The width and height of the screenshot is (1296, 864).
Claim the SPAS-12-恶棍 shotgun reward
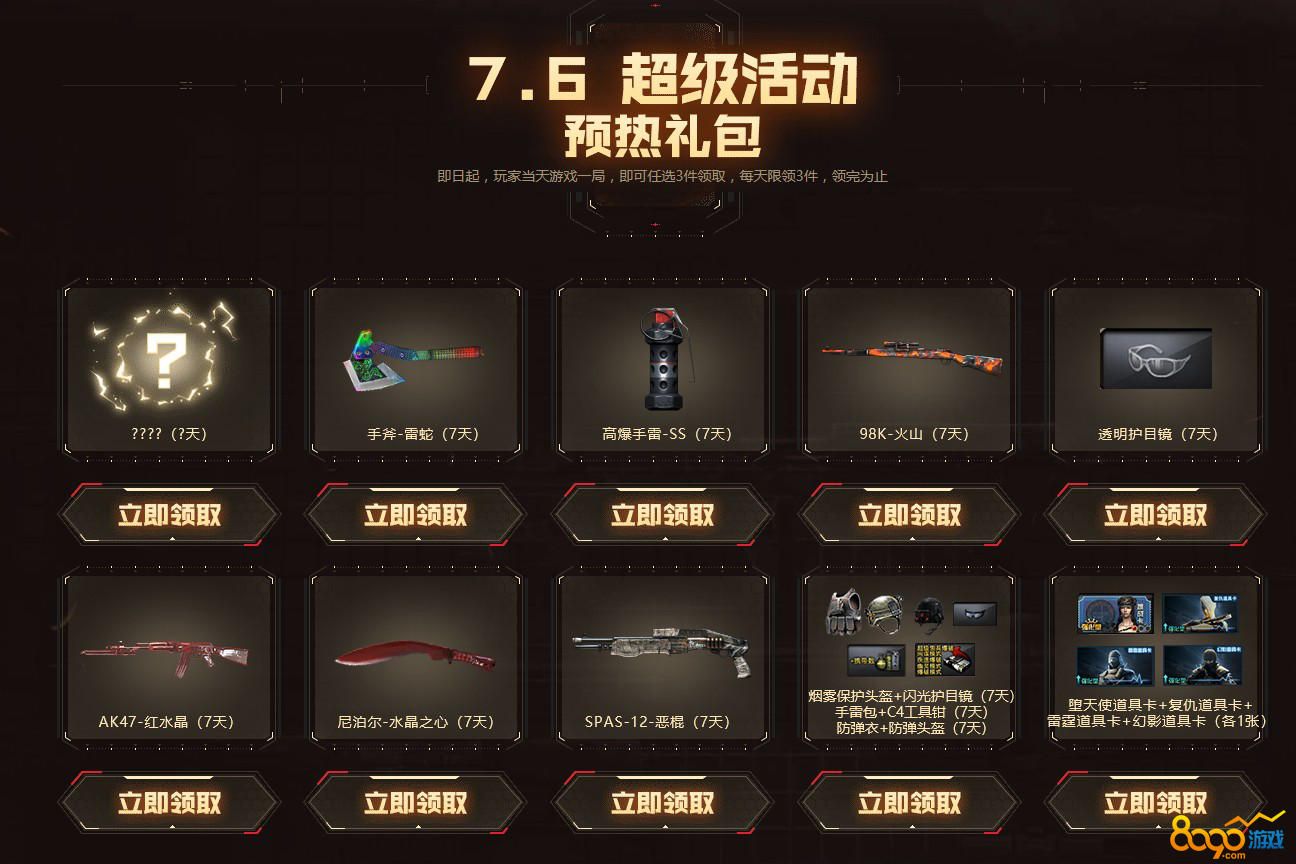click(662, 803)
